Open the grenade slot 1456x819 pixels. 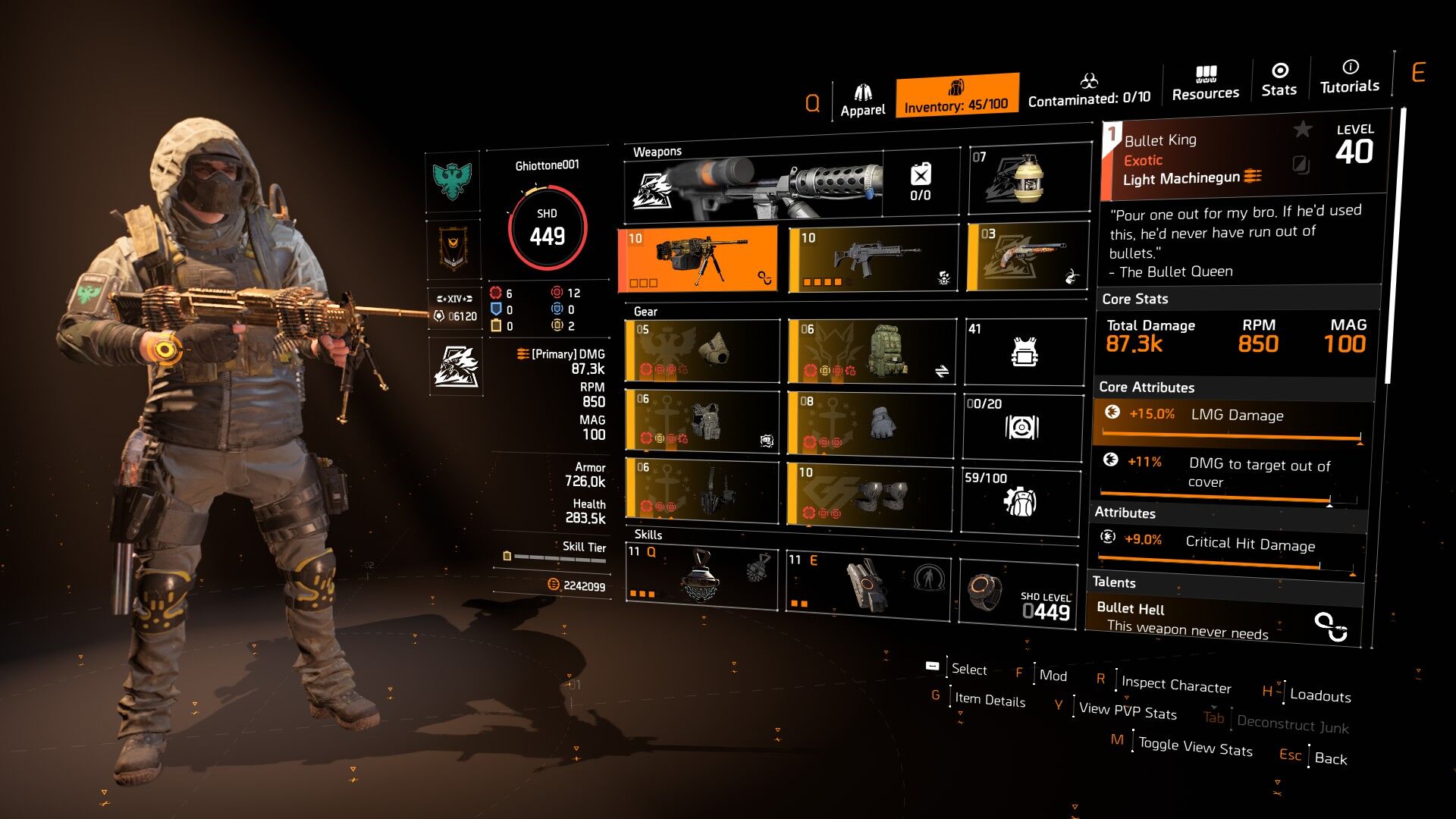(1028, 179)
